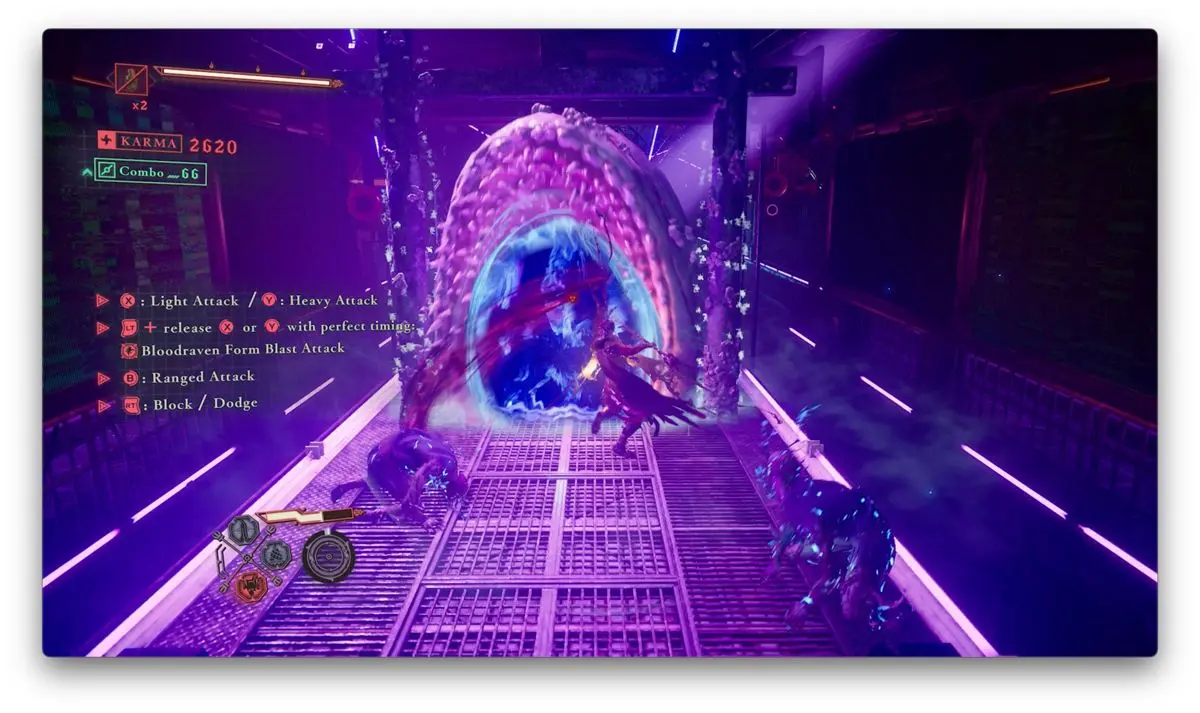The width and height of the screenshot is (1200, 713).
Task: Activate the red demon-face form icon
Action: tap(252, 586)
